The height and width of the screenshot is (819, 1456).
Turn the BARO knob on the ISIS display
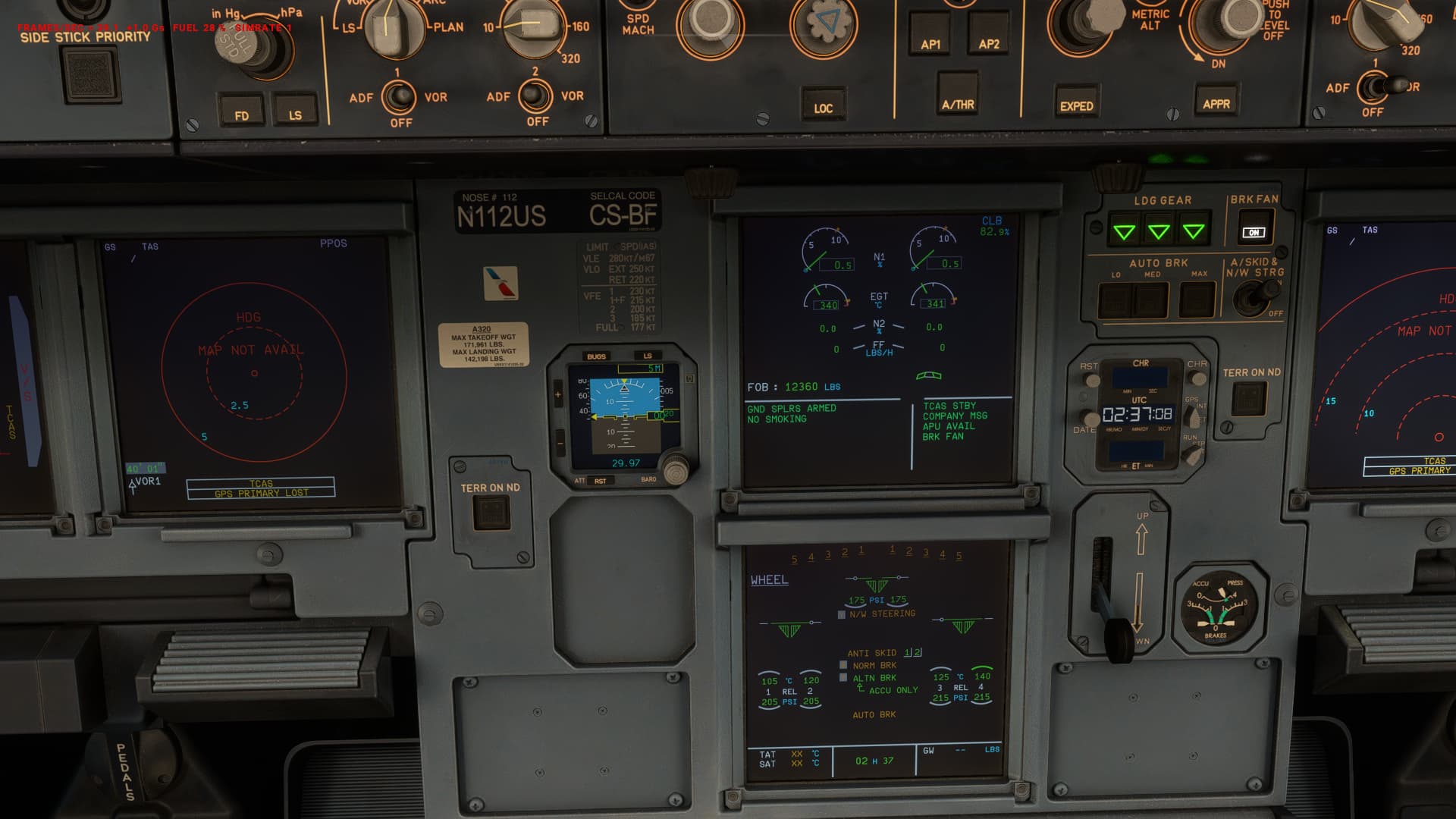click(677, 470)
